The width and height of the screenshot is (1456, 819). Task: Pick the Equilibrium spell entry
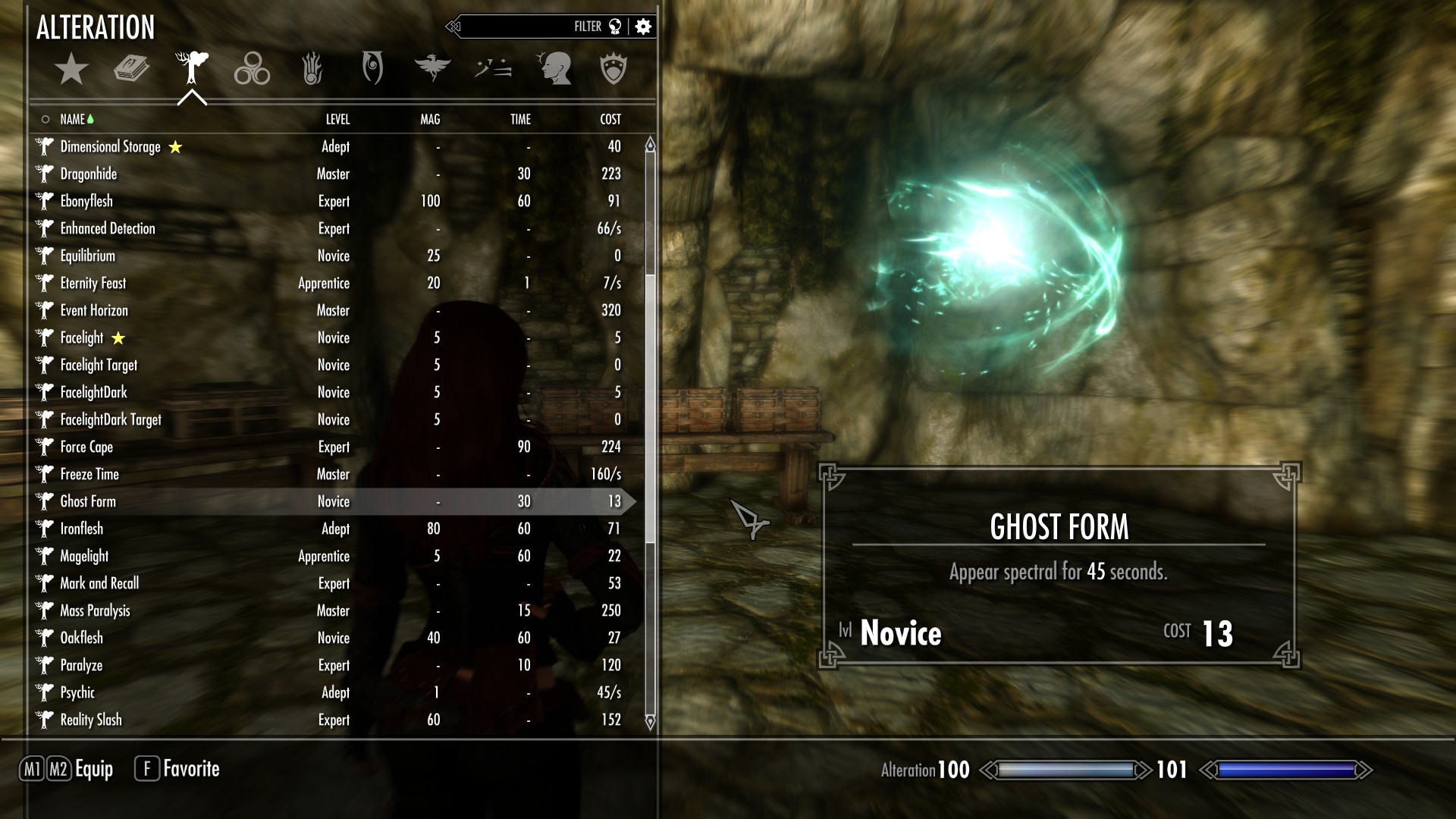88,256
